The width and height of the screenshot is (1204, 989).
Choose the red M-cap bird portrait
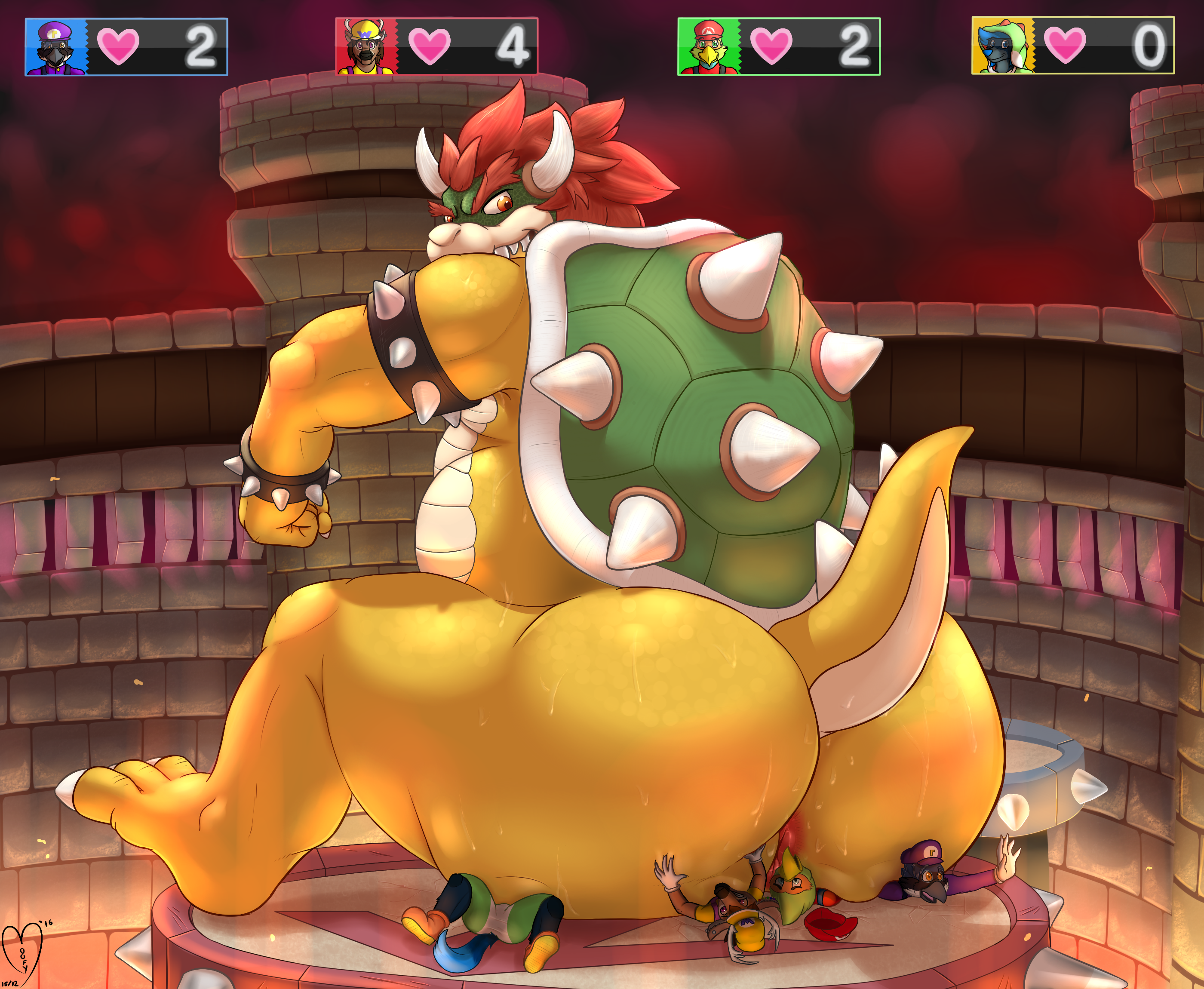(x=708, y=47)
